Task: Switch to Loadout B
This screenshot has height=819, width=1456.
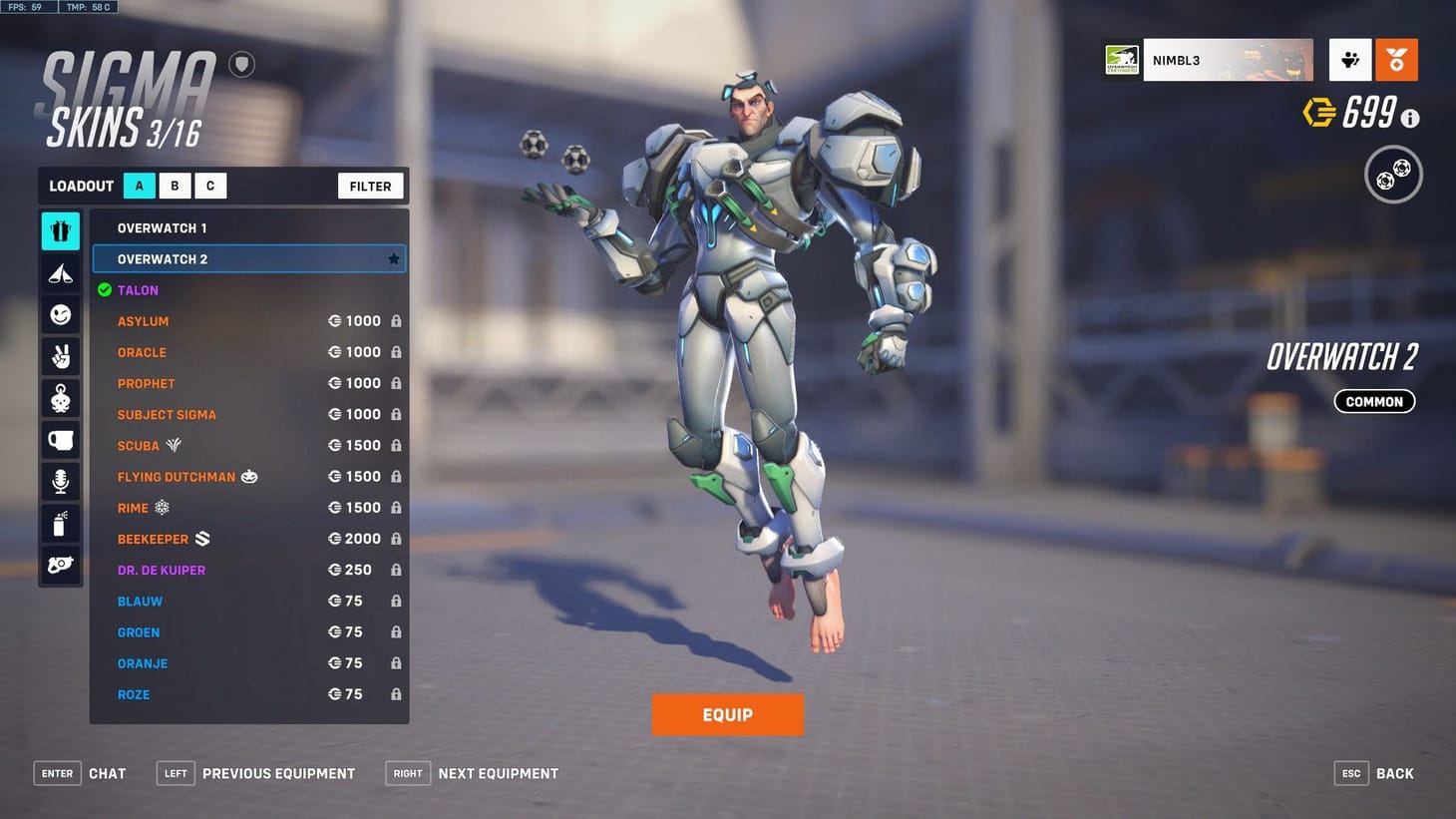Action: [x=175, y=186]
